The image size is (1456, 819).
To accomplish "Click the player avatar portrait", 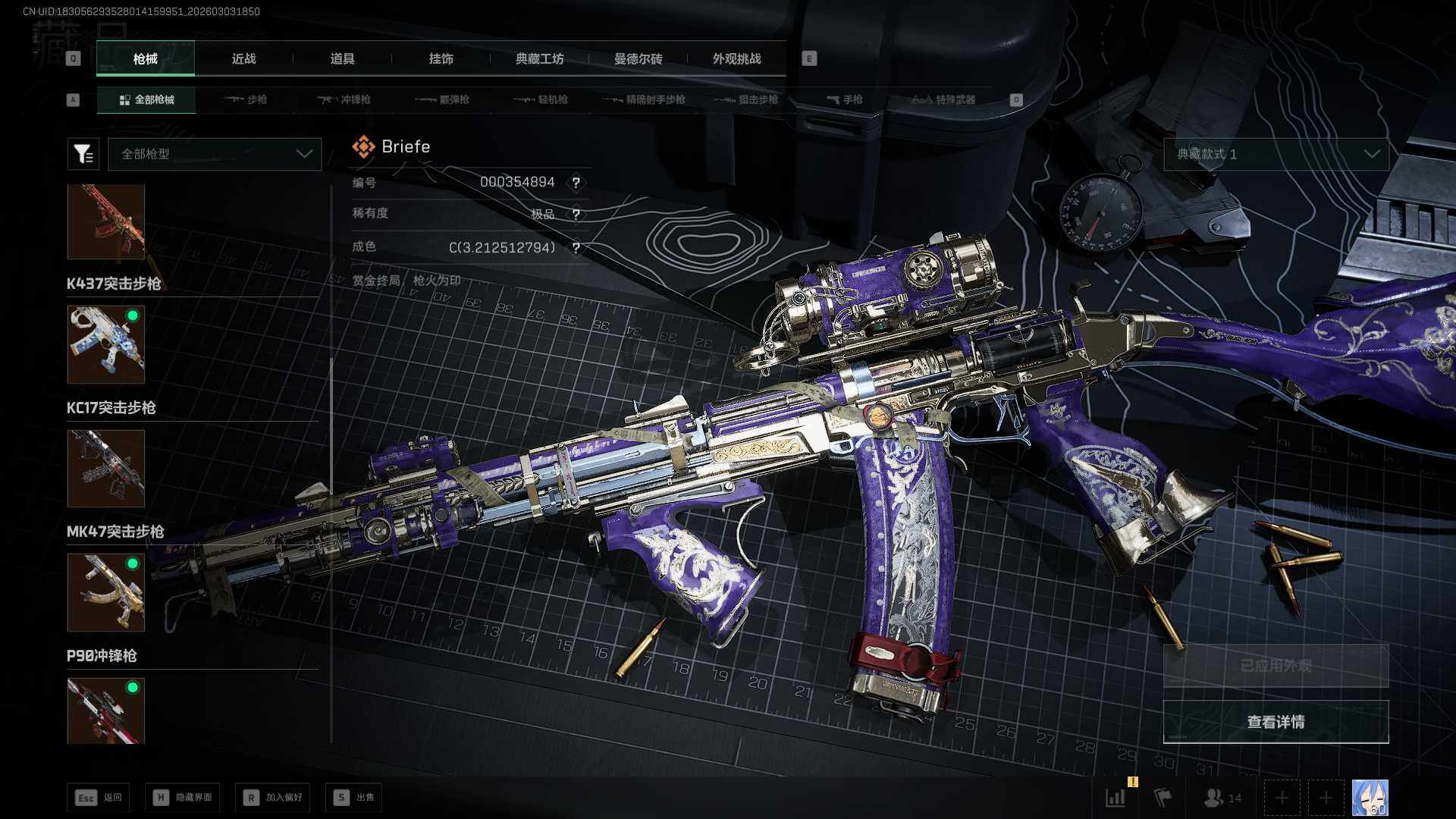I will coord(1370,798).
